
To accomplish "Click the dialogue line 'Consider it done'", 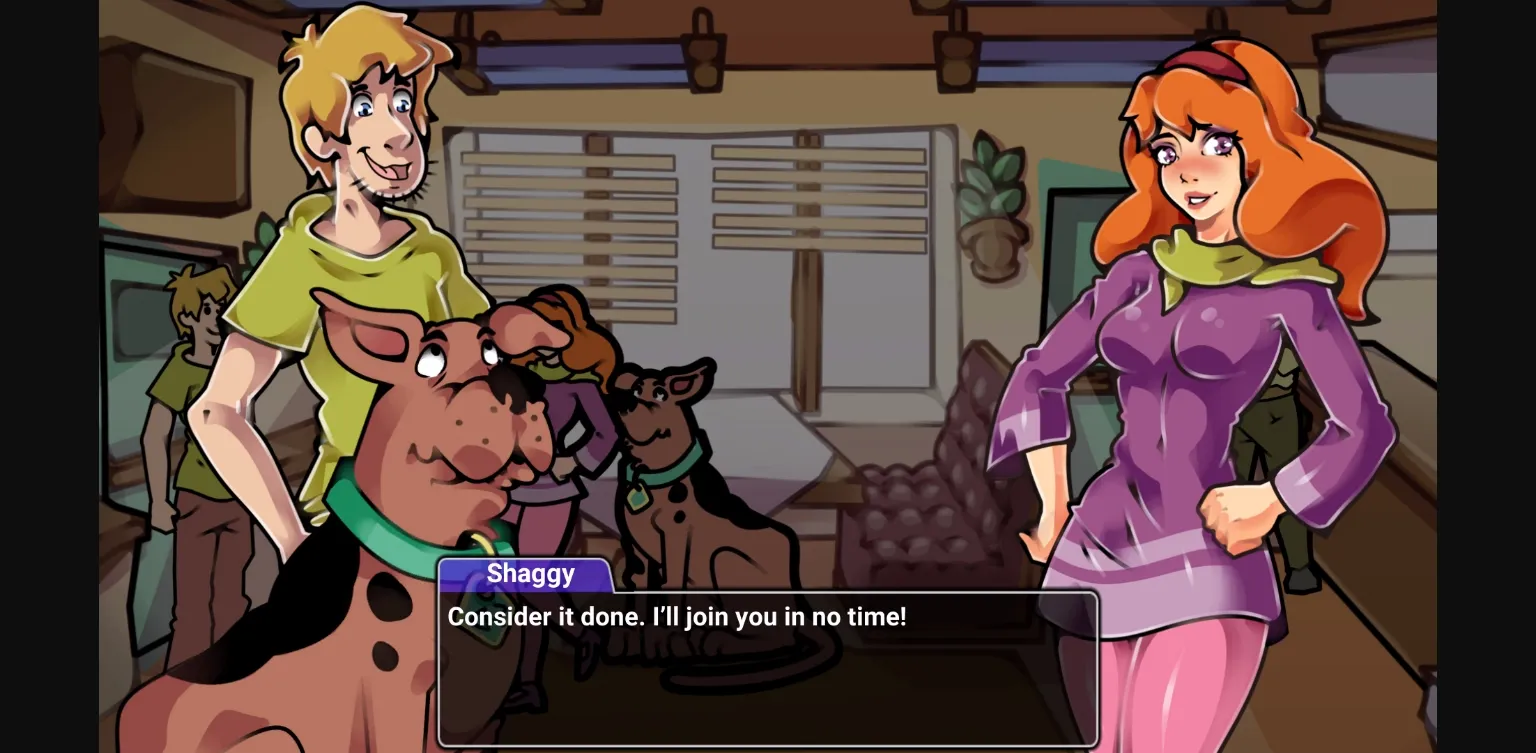I will click(677, 617).
